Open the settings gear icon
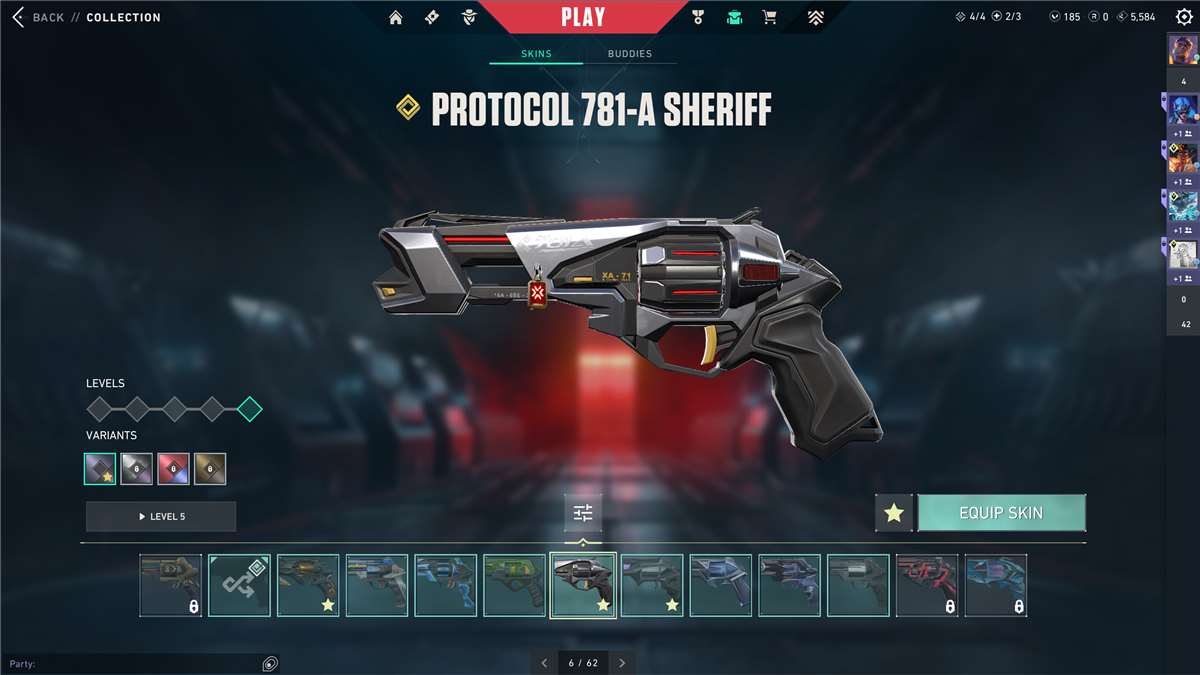Viewport: 1200px width, 675px height. click(x=1184, y=17)
